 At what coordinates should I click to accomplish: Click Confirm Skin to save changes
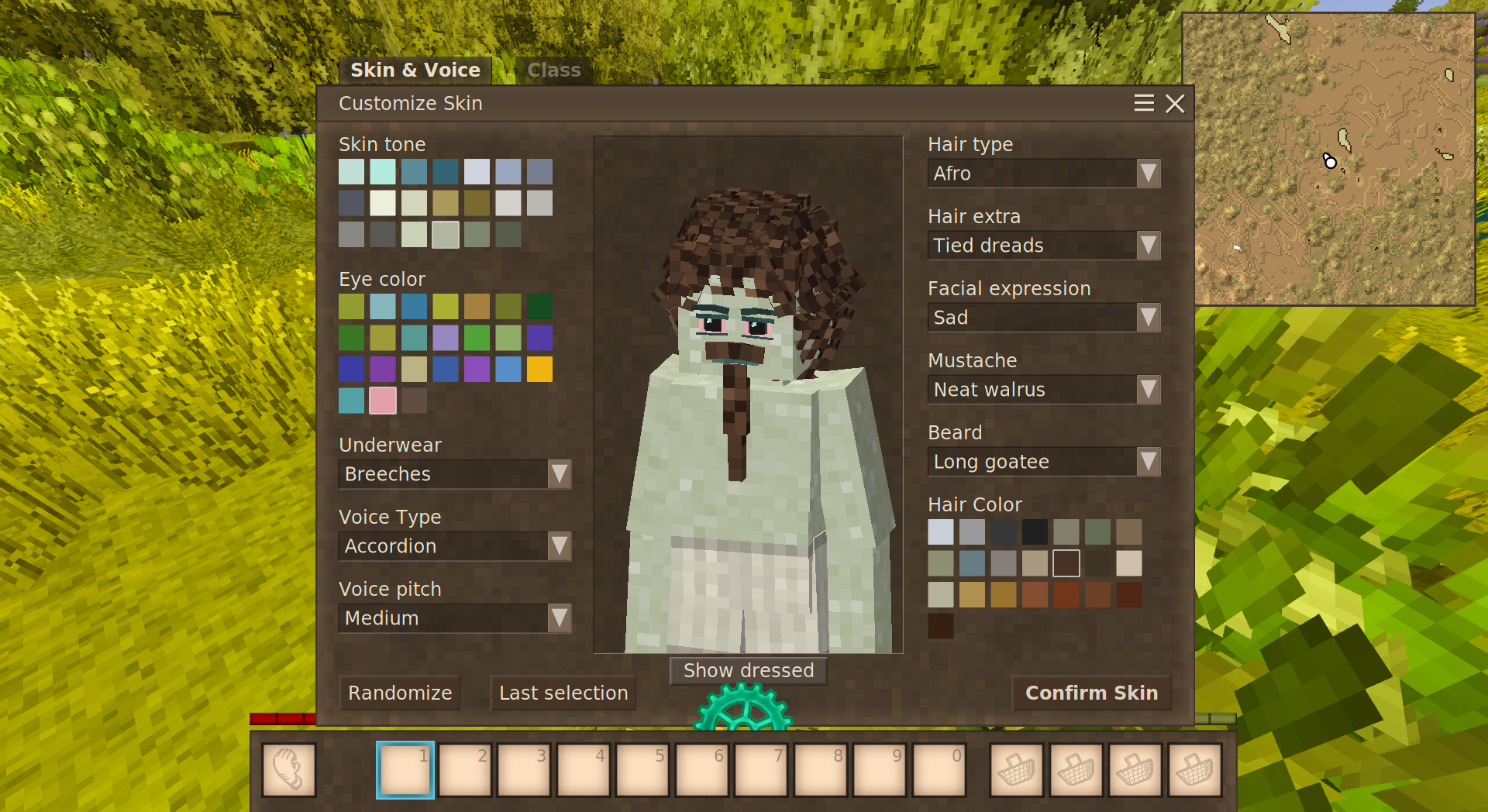(x=1092, y=693)
